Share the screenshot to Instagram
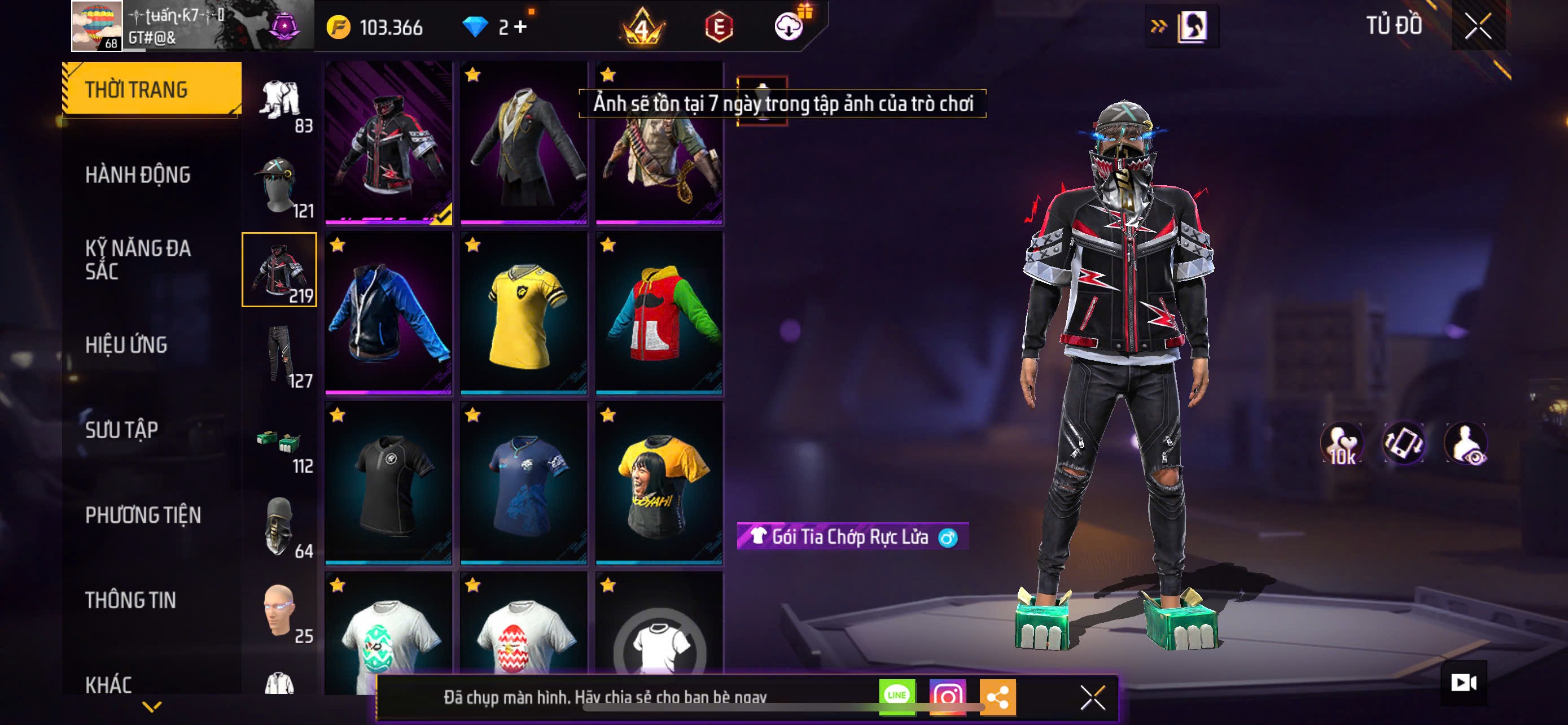 (947, 696)
